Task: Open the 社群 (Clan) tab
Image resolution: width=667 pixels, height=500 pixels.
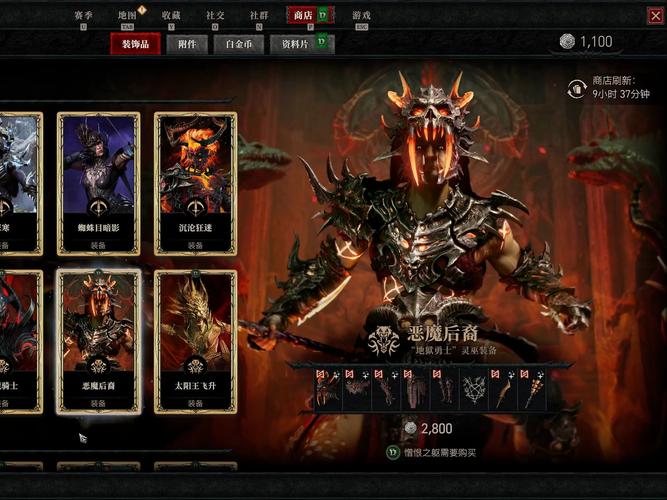Action: [259, 15]
